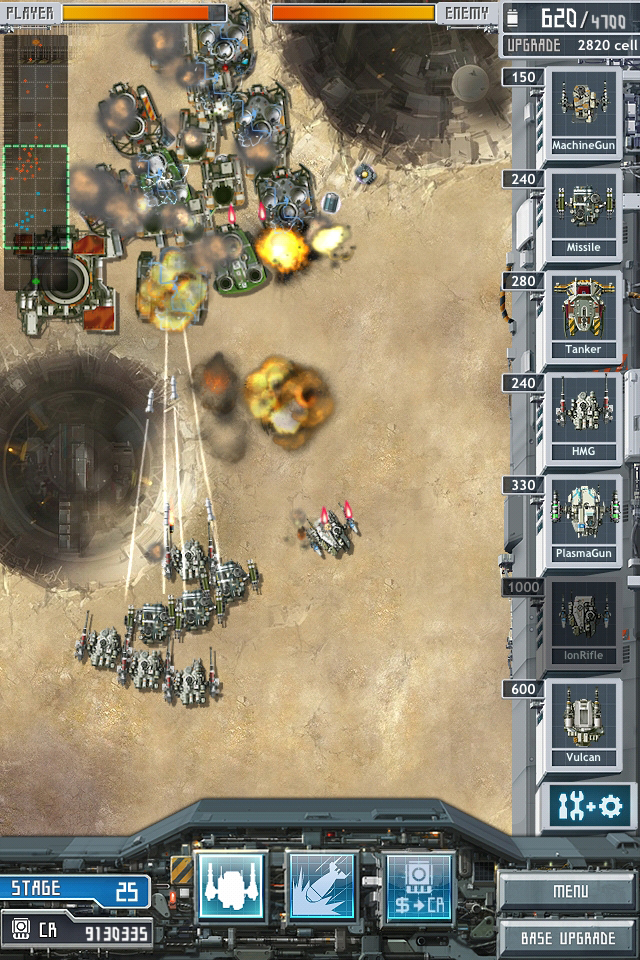Launch the missile strike ability
The image size is (640, 960).
click(x=322, y=887)
